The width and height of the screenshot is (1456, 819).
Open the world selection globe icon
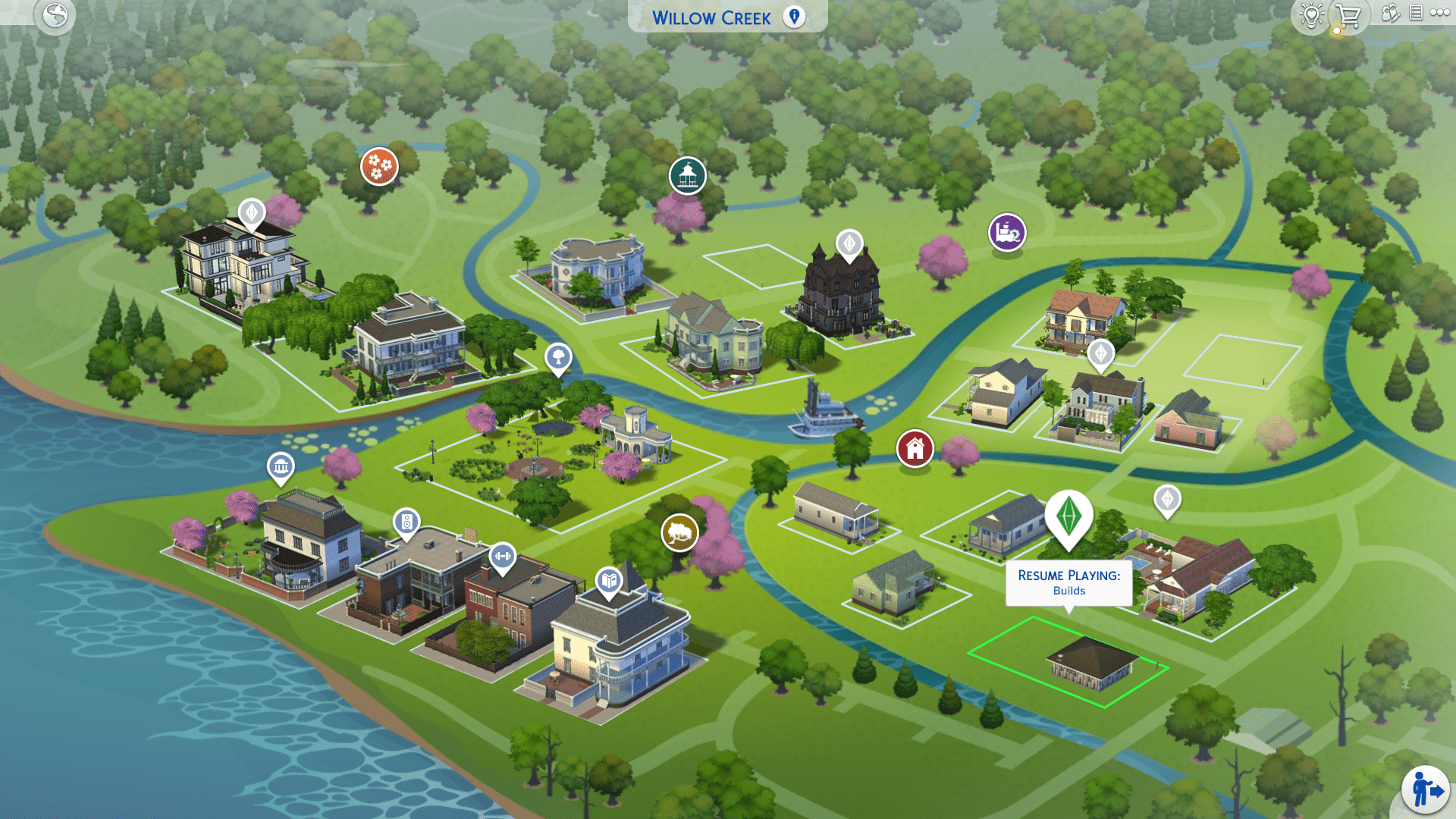[x=55, y=15]
